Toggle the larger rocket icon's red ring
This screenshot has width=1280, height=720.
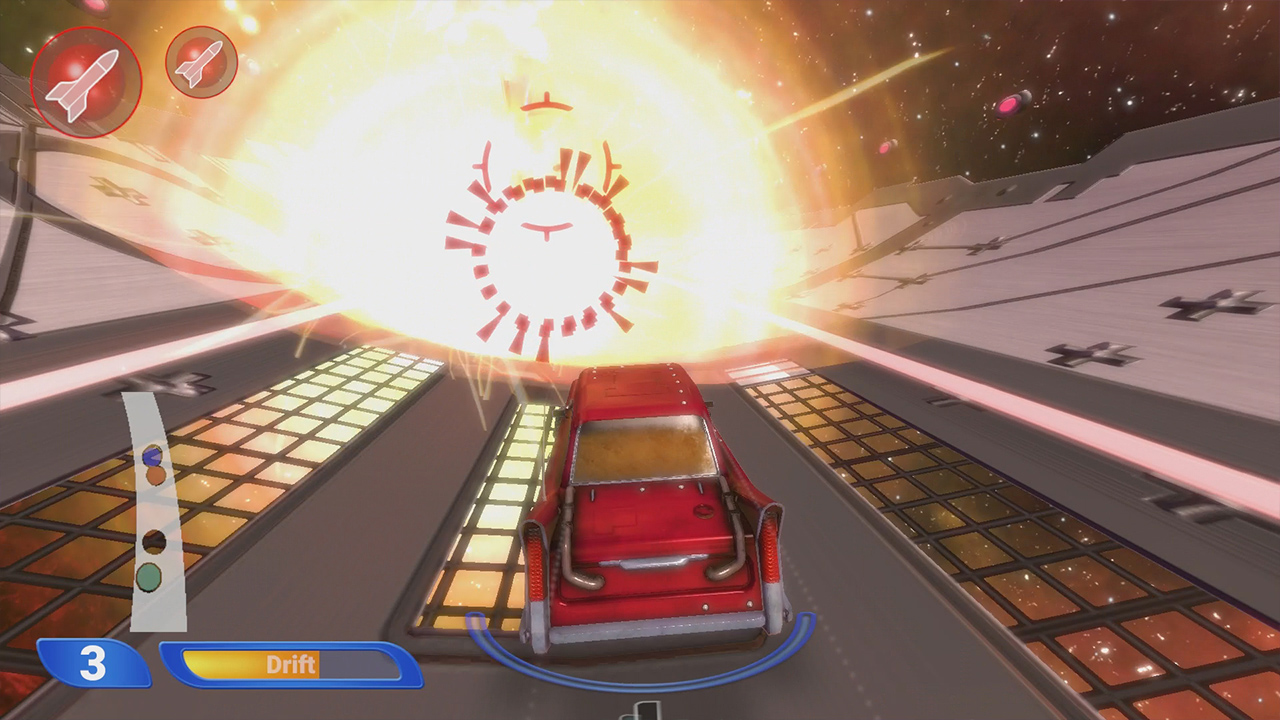coord(88,80)
